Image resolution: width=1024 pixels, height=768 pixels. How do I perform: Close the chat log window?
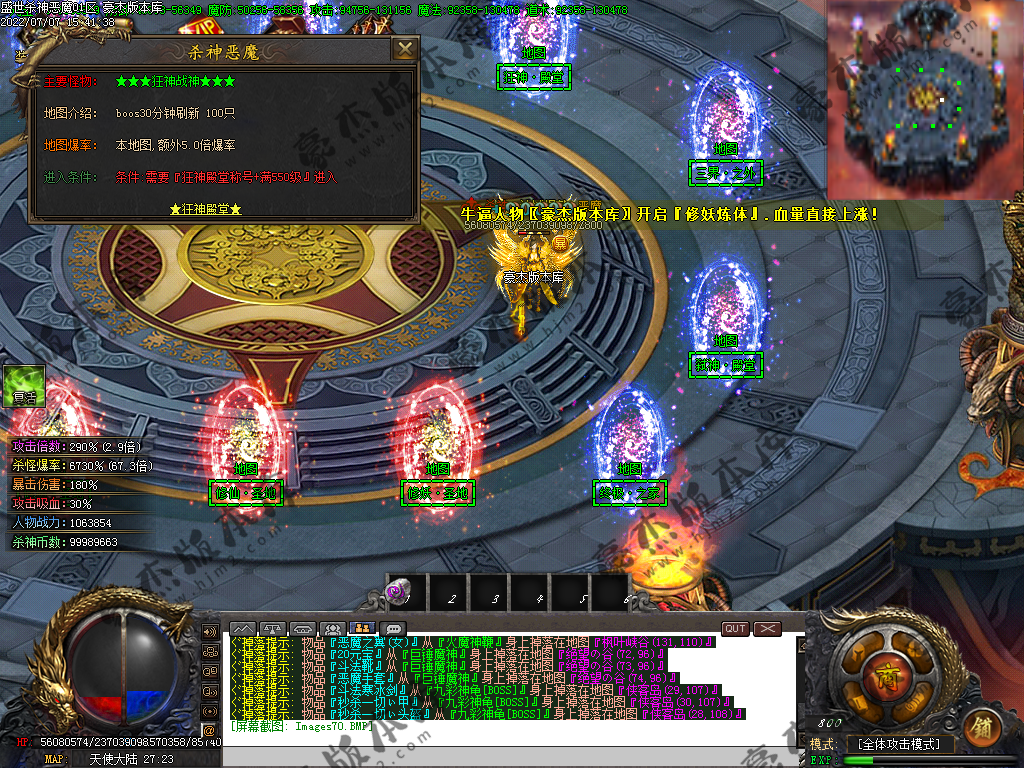[767, 628]
